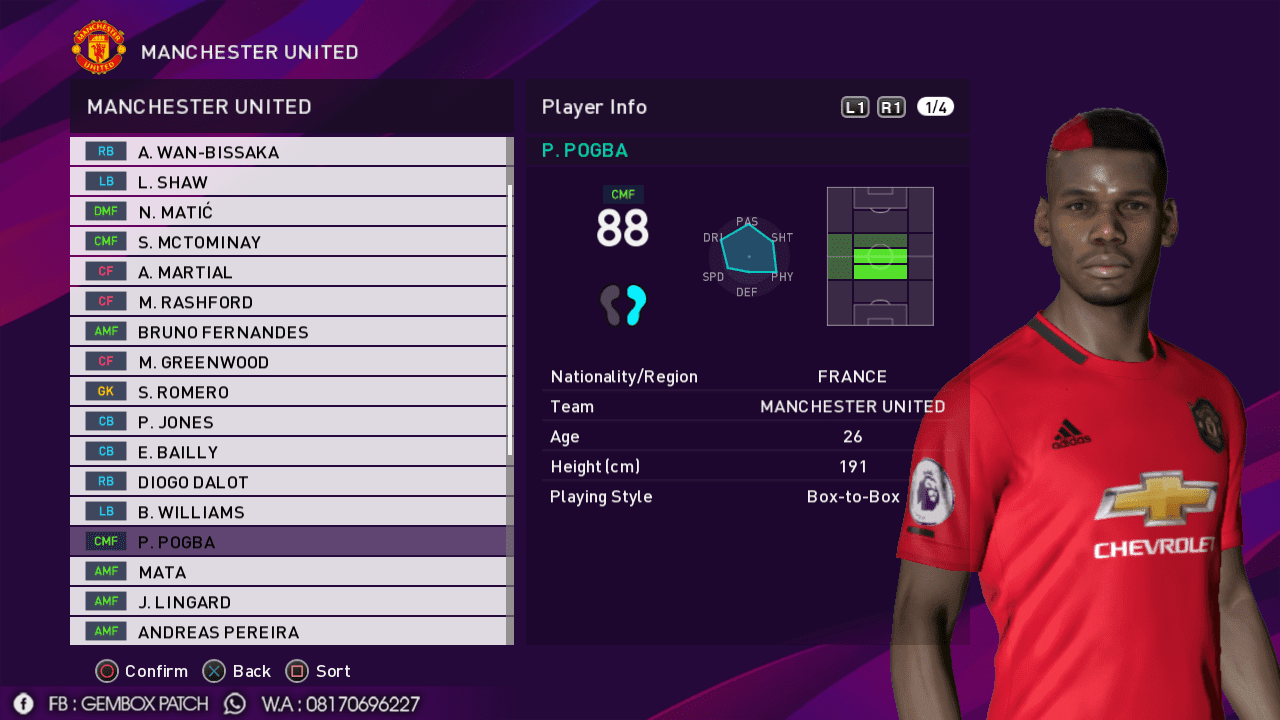Pick M. Greenwood in the list
The width and height of the screenshot is (1280, 720).
click(x=290, y=362)
